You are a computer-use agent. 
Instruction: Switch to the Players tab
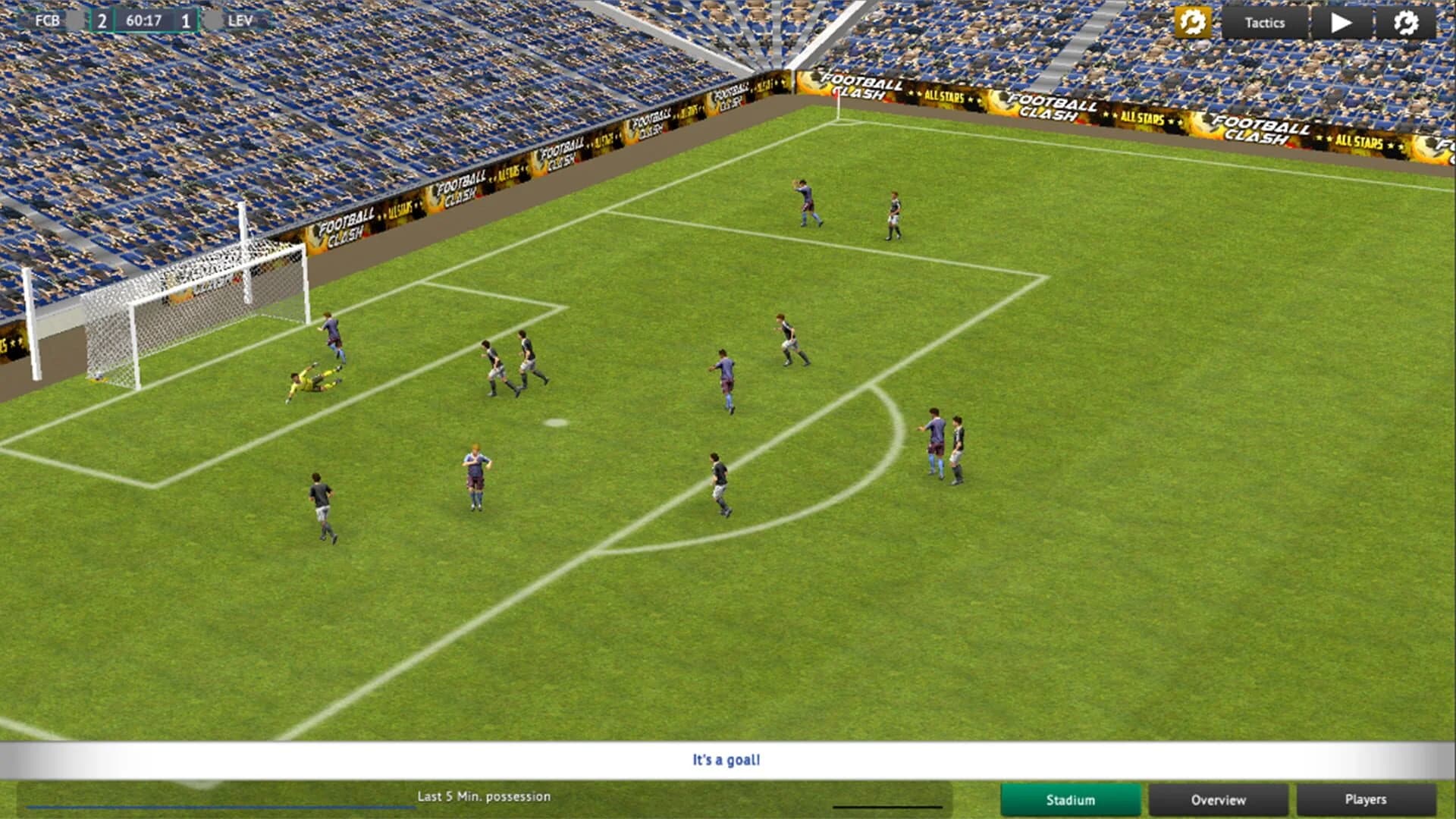tap(1366, 800)
